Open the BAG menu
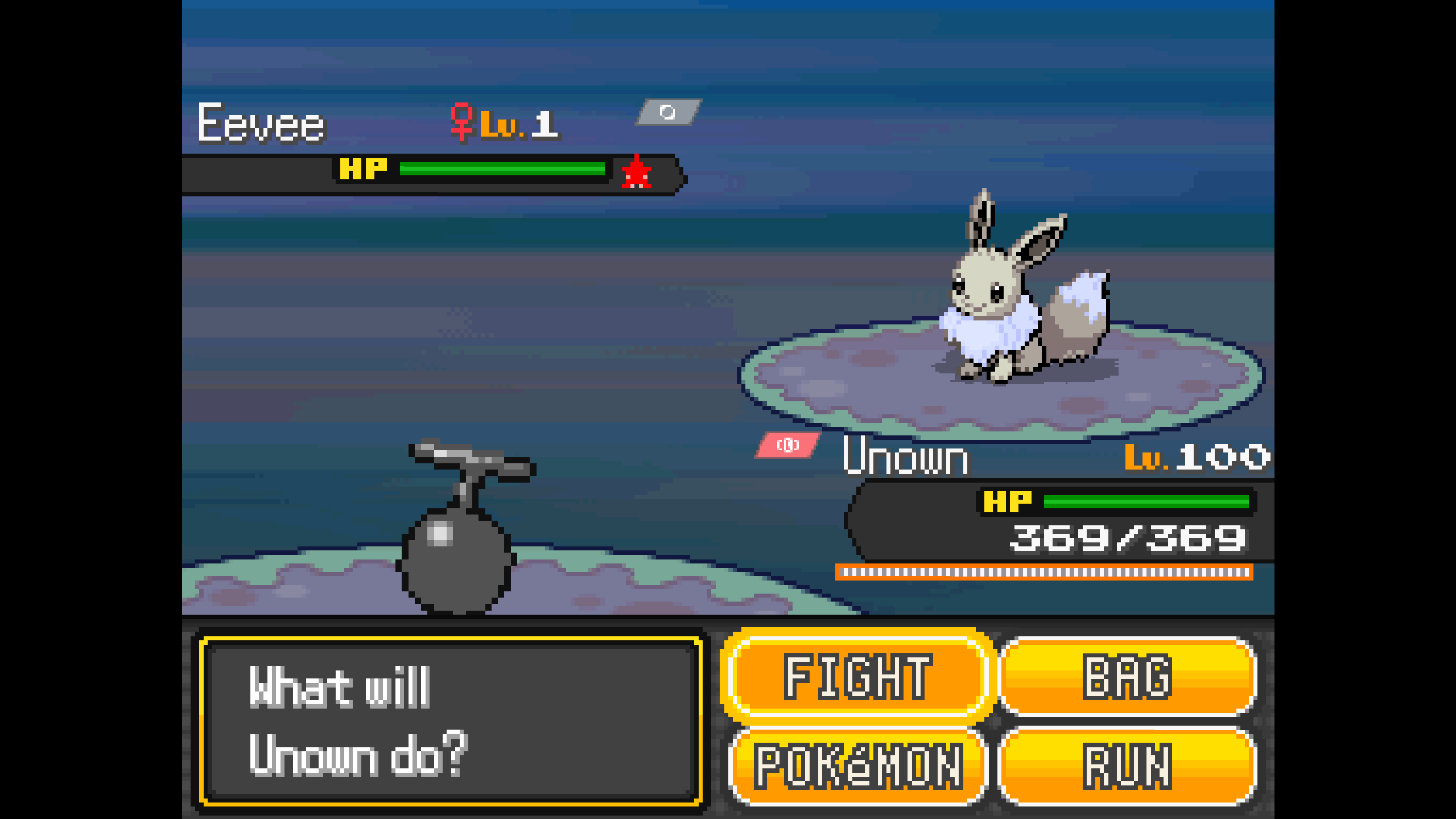 coord(1127,676)
